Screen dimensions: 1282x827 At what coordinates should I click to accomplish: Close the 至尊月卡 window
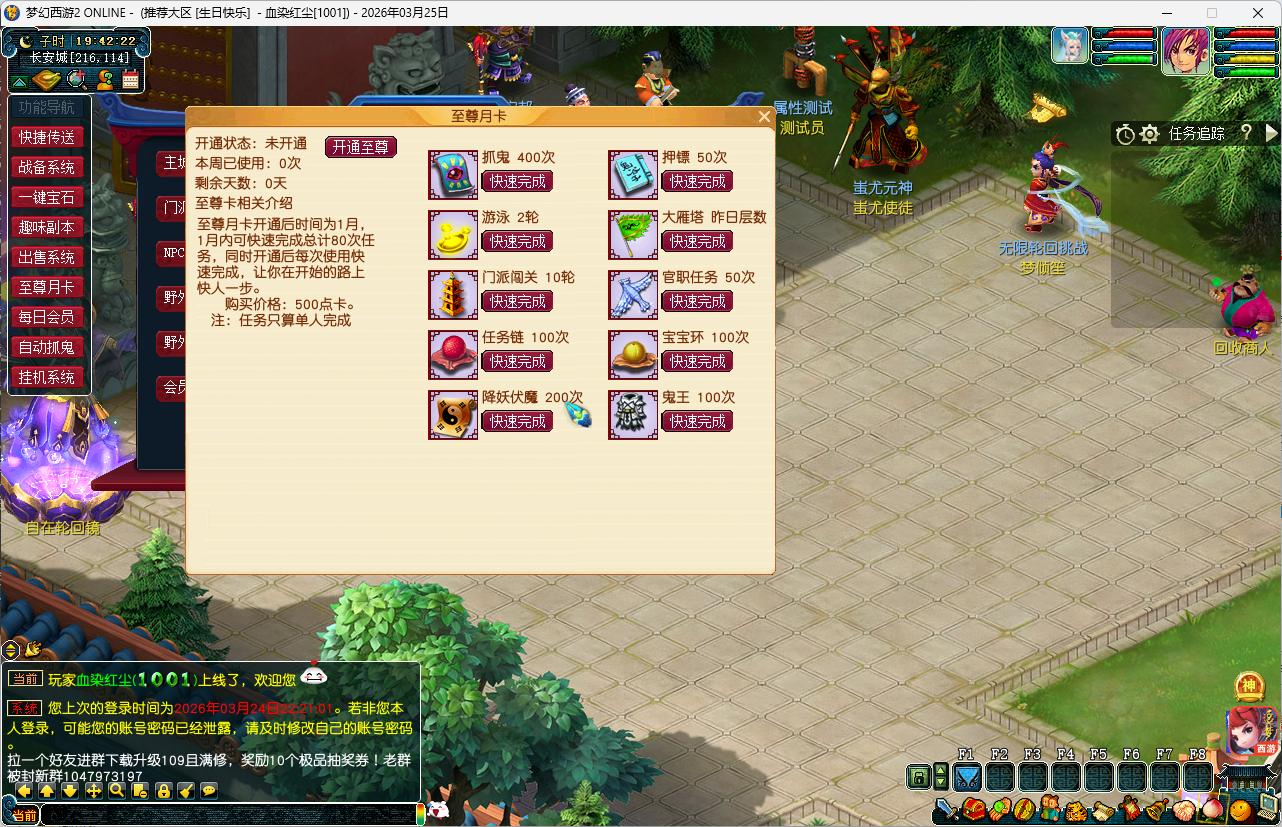764,116
